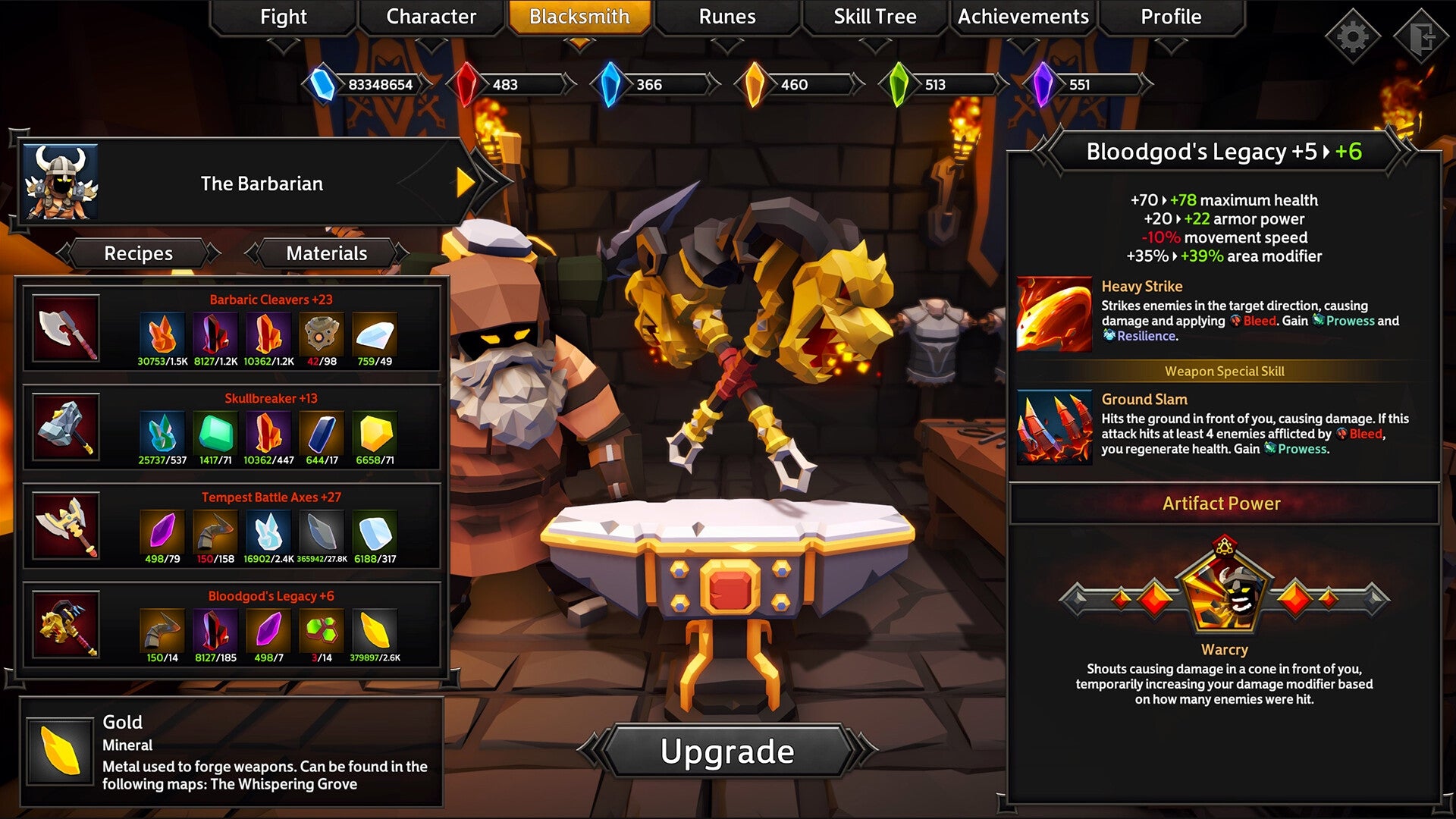The width and height of the screenshot is (1456, 819).
Task: Switch to the Materials tab
Action: pos(326,253)
